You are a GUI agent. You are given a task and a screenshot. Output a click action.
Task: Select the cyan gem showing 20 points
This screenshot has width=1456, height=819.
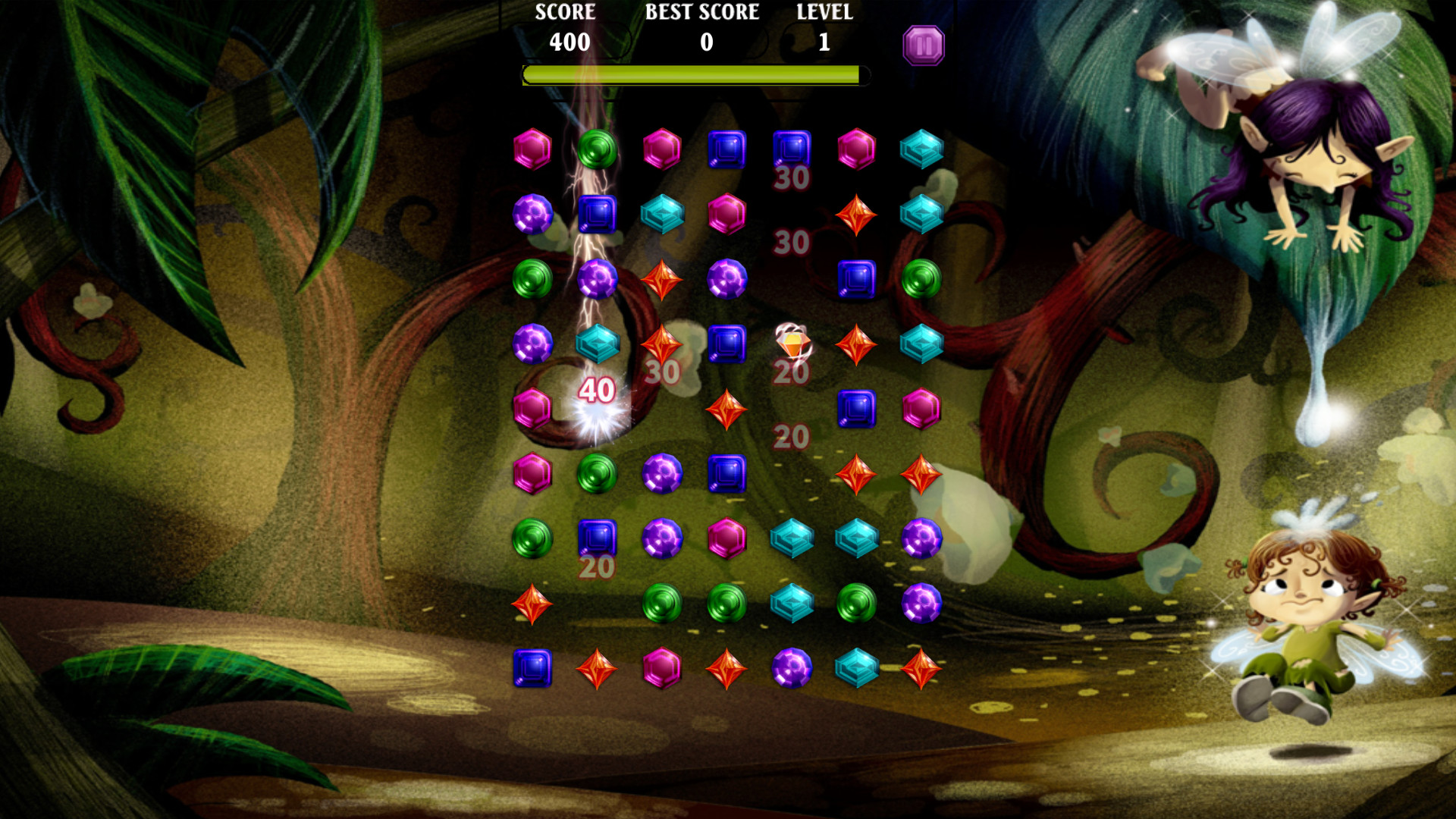pyautogui.click(x=792, y=538)
